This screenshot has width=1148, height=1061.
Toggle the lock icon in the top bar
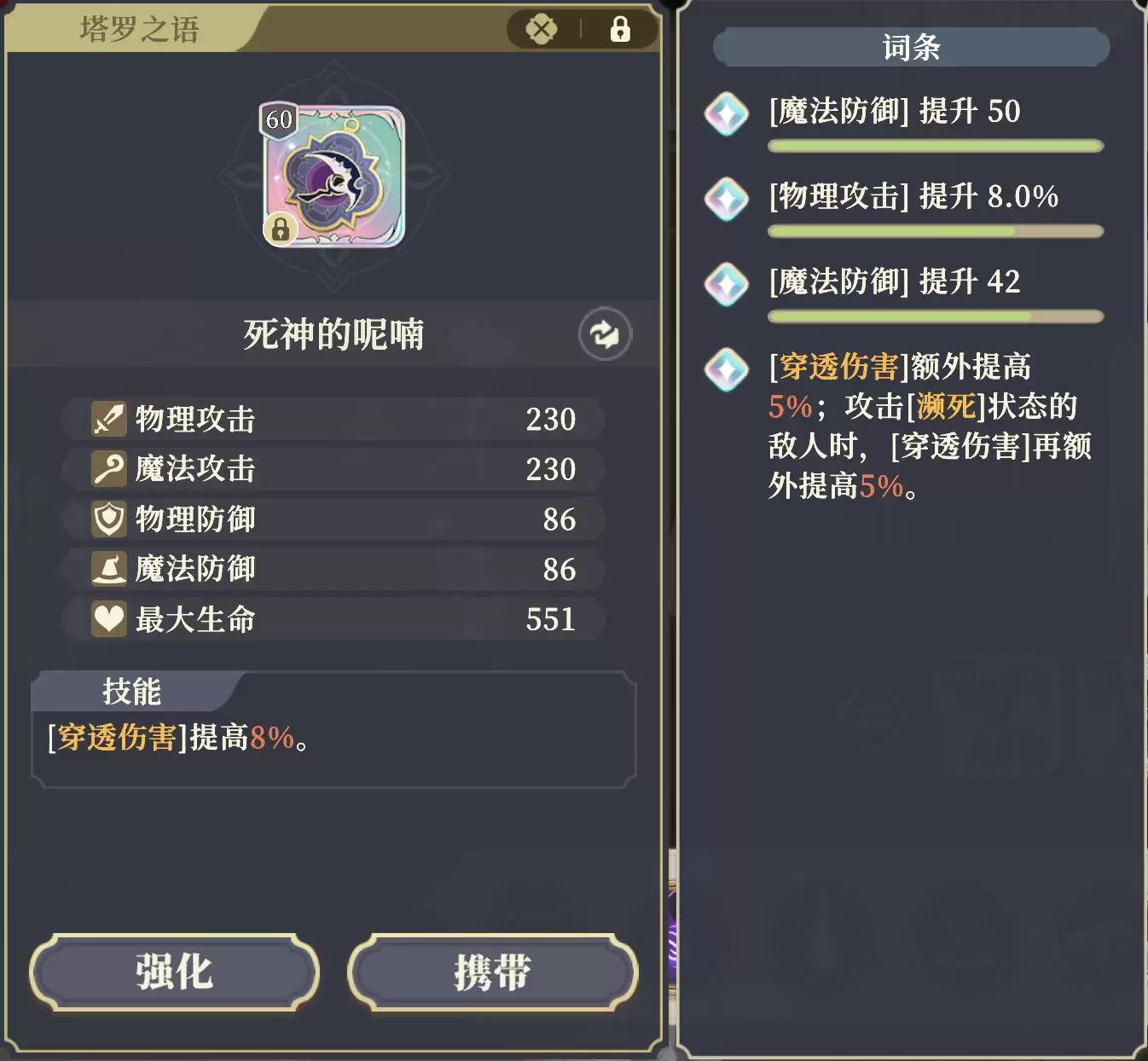point(620,28)
